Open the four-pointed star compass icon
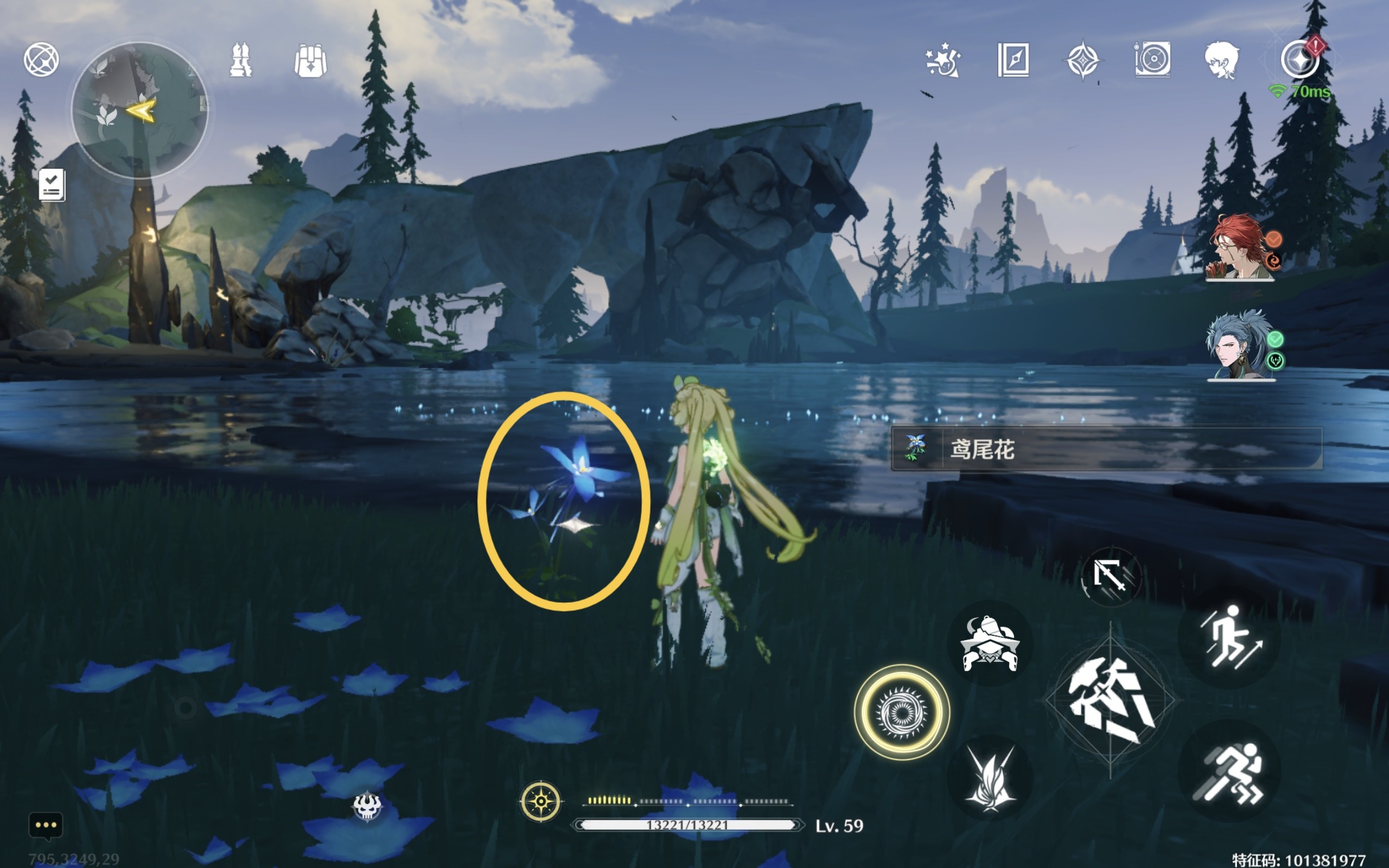This screenshot has height=868, width=1389. 1082,60
